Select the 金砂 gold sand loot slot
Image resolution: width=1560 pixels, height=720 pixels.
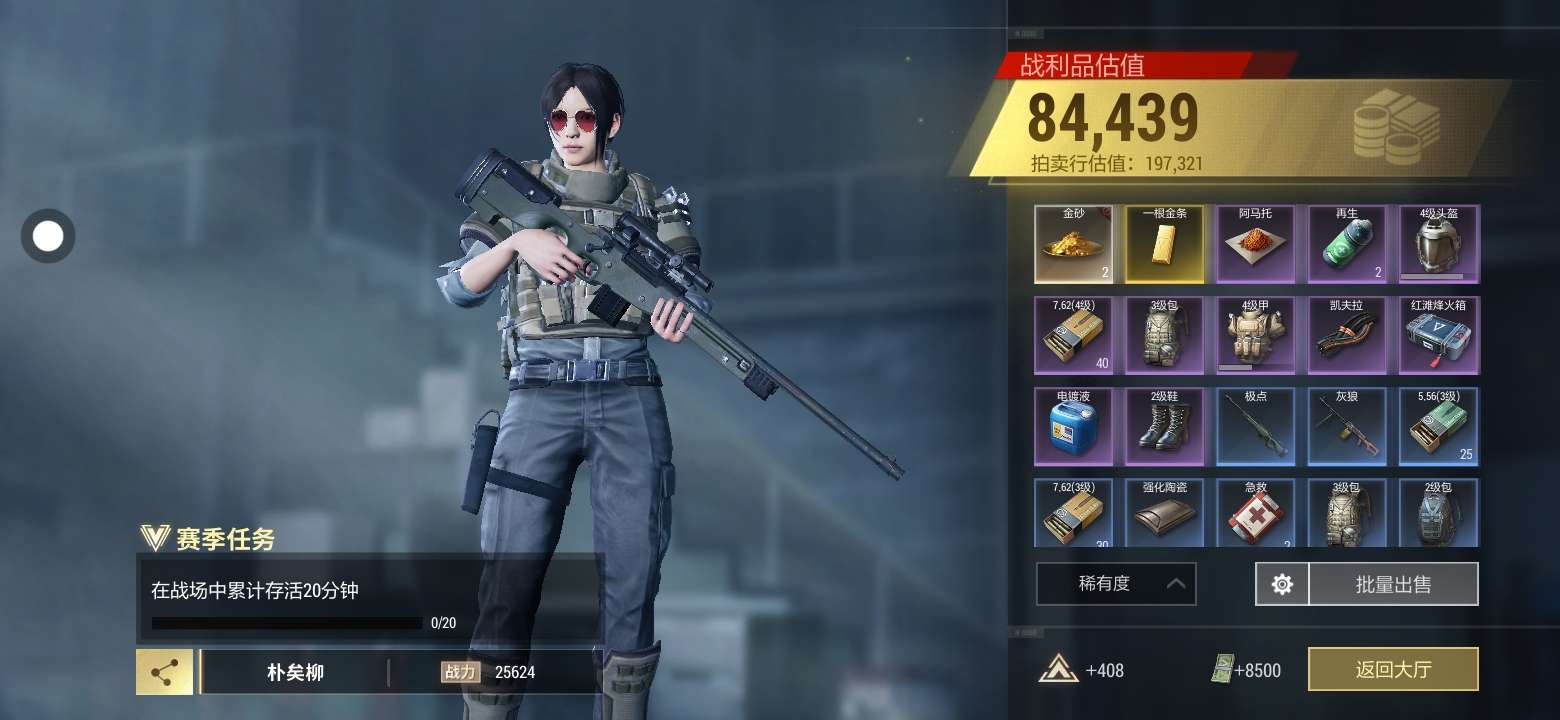coord(1073,244)
